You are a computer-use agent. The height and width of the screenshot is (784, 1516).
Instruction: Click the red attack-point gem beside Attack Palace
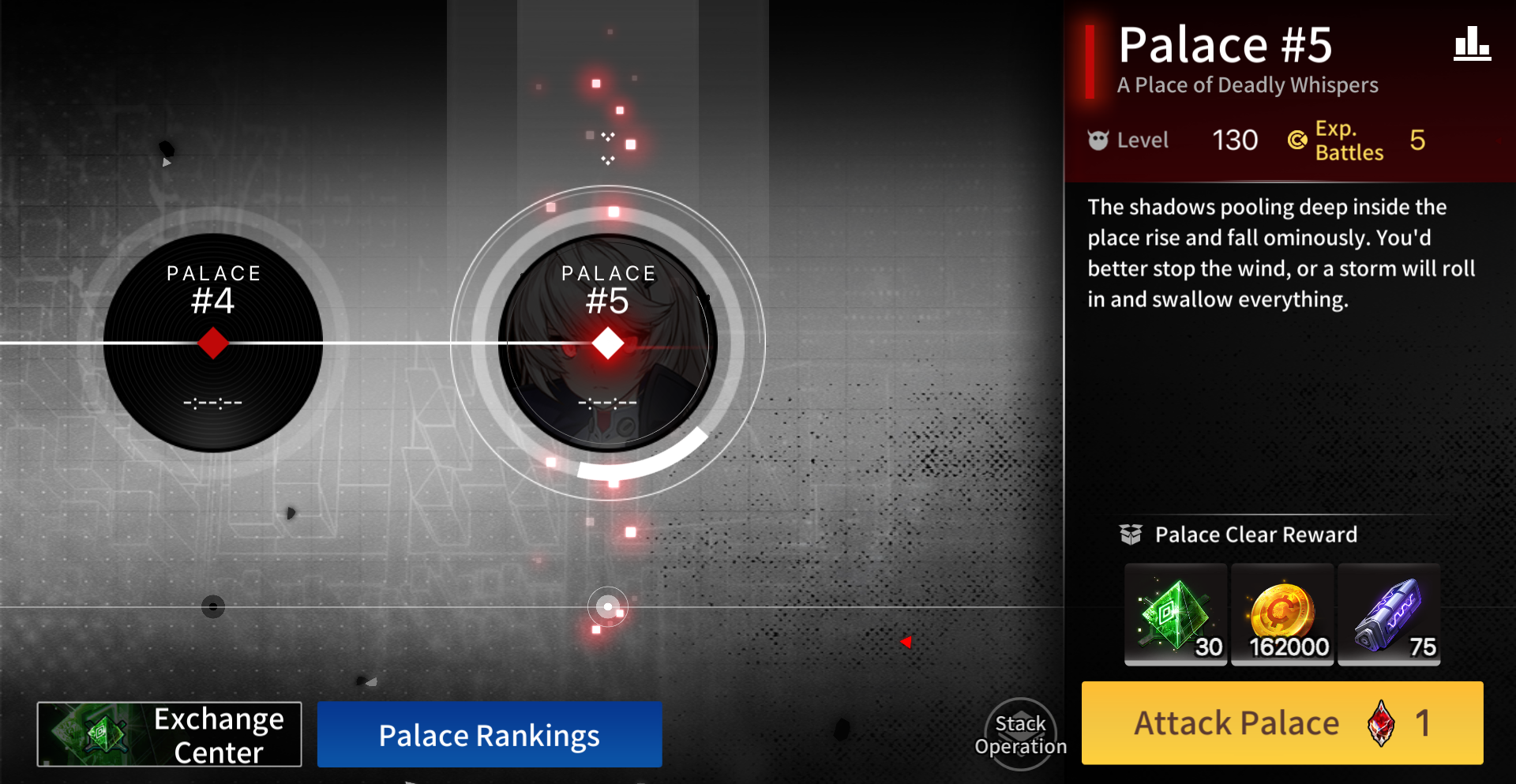1382,722
